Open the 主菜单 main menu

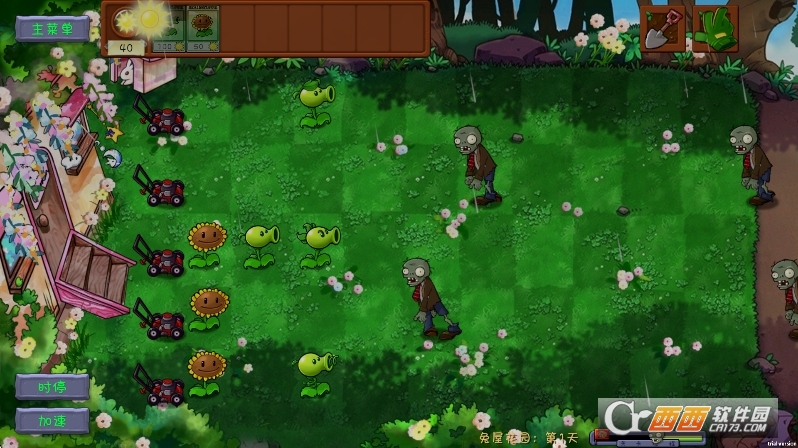pos(53,28)
